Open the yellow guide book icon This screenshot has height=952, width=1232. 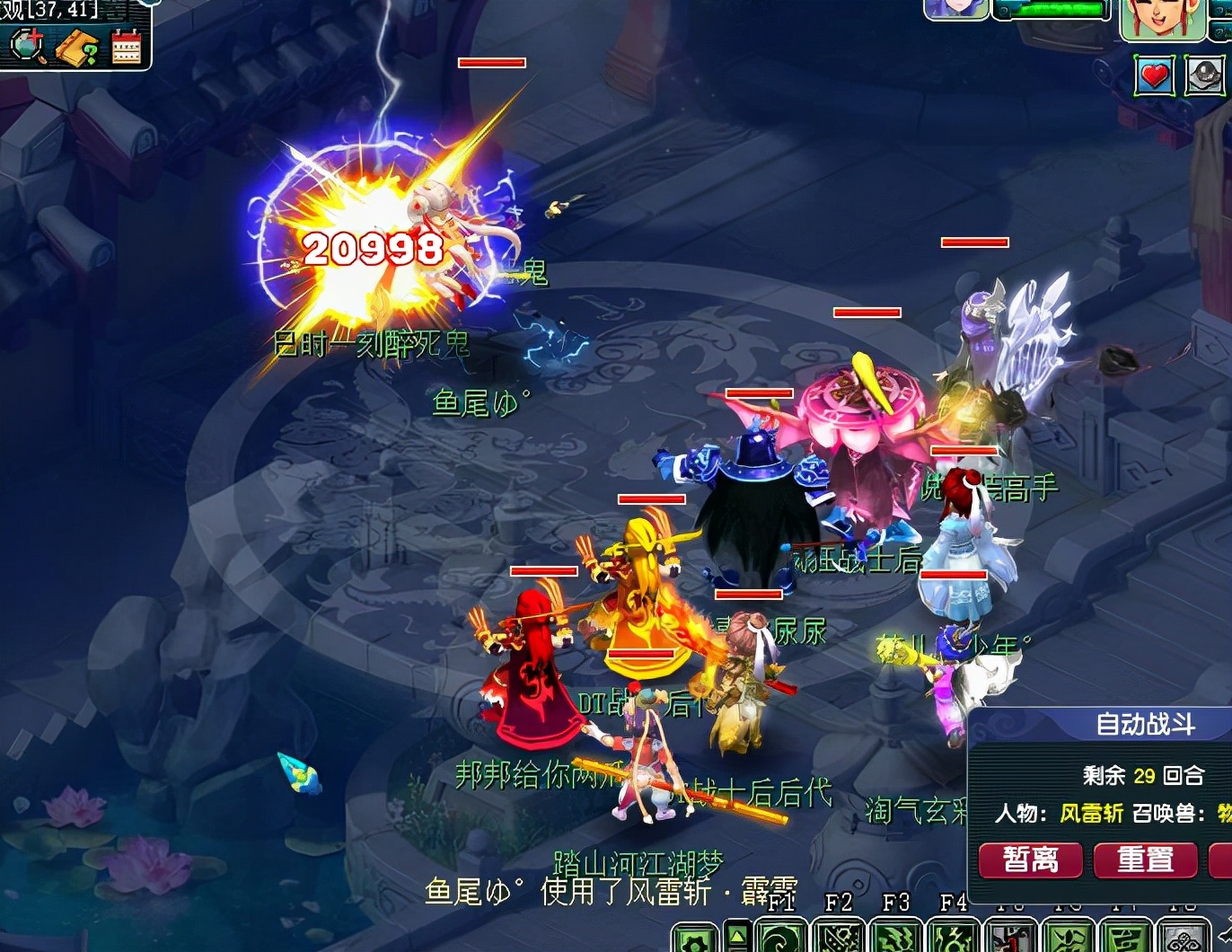(77, 47)
